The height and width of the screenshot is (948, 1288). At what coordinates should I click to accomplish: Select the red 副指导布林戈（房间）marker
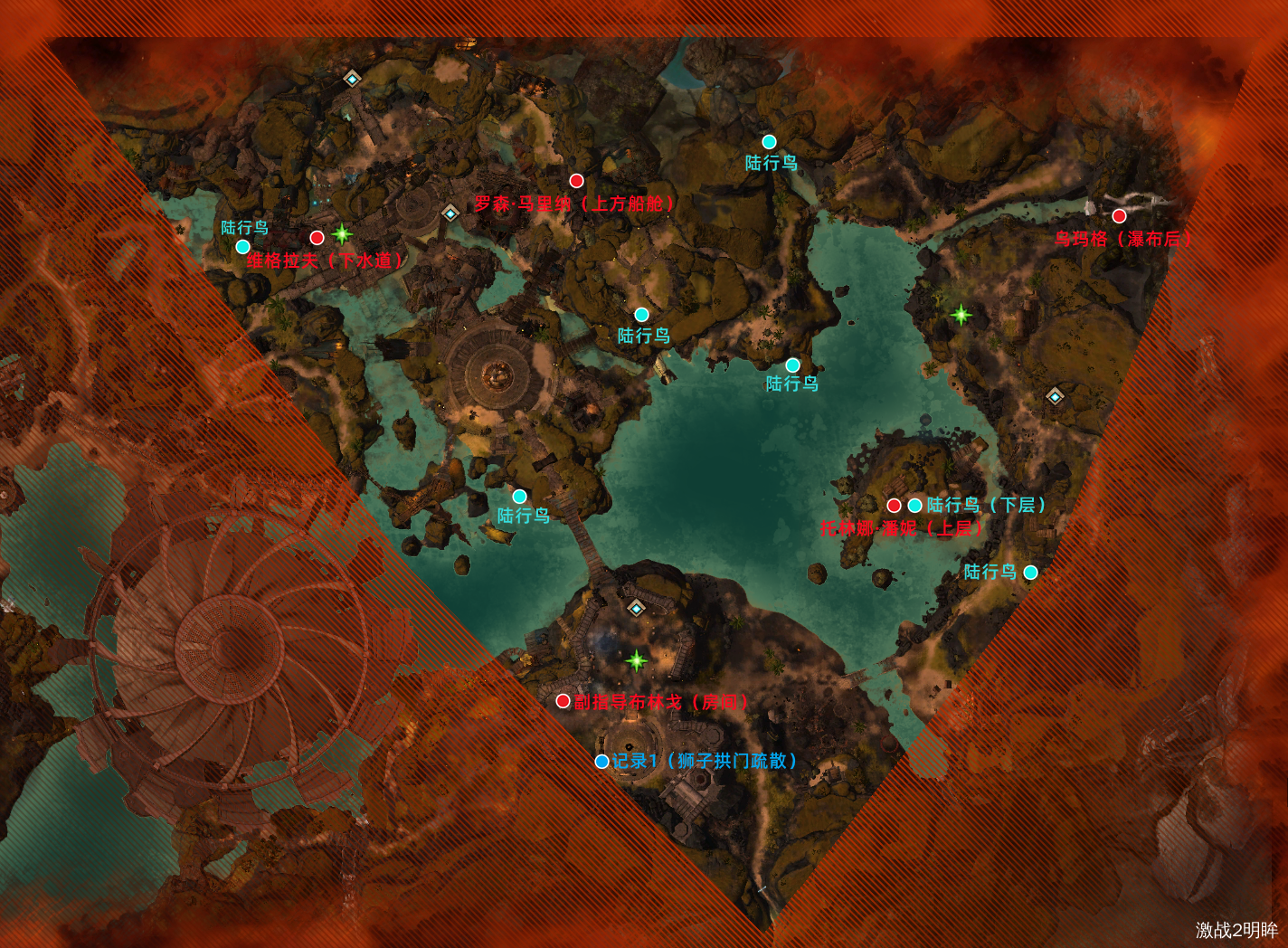pyautogui.click(x=563, y=701)
